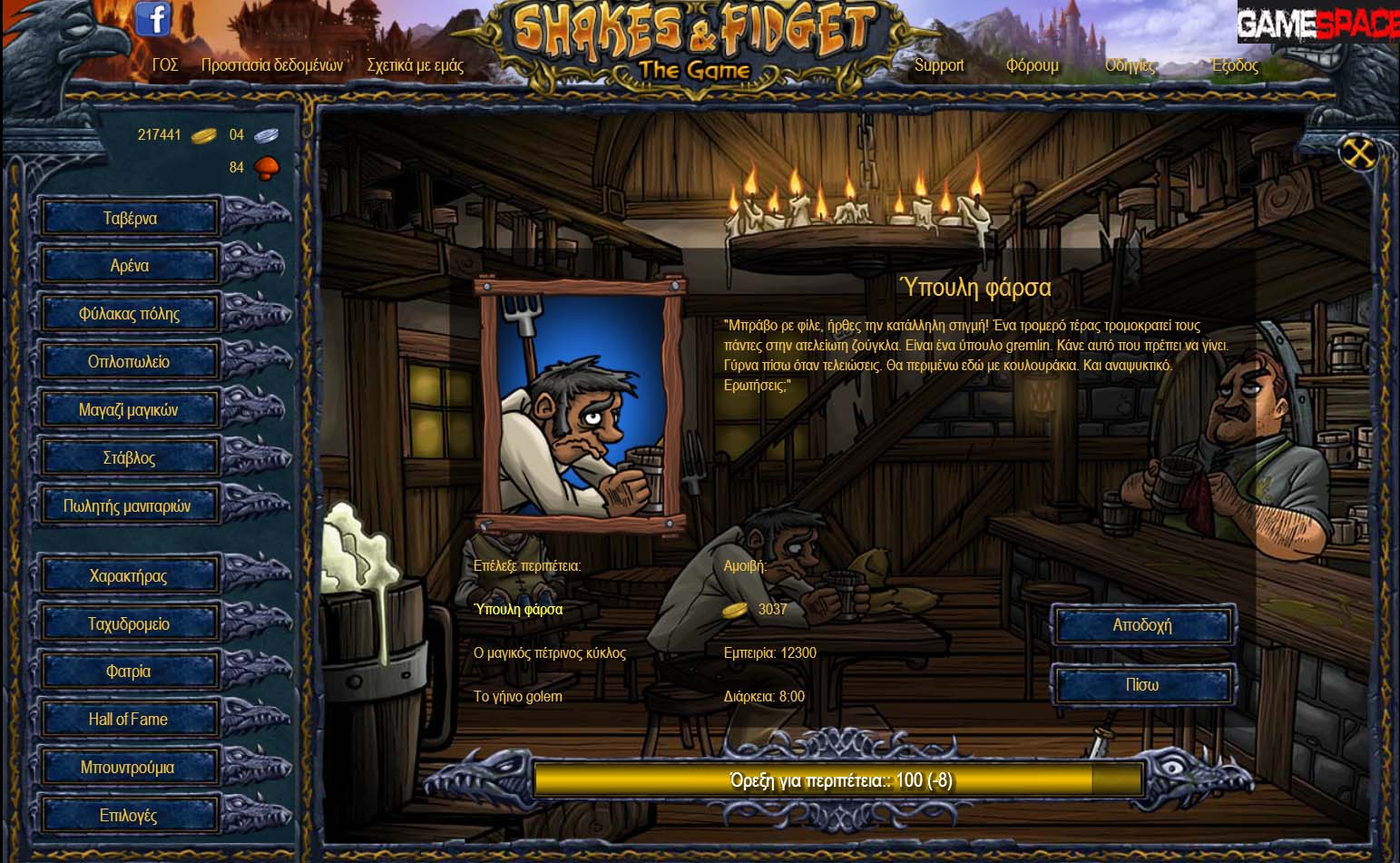The width and height of the screenshot is (1400, 863).
Task: Click the Πίσω back button
Action: point(1142,685)
